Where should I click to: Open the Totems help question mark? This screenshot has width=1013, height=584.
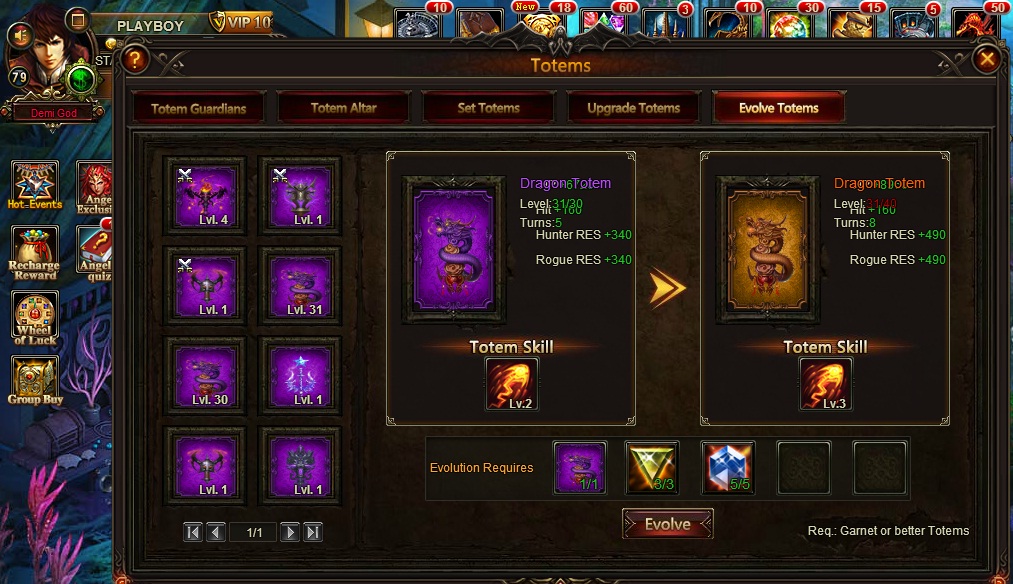point(135,60)
